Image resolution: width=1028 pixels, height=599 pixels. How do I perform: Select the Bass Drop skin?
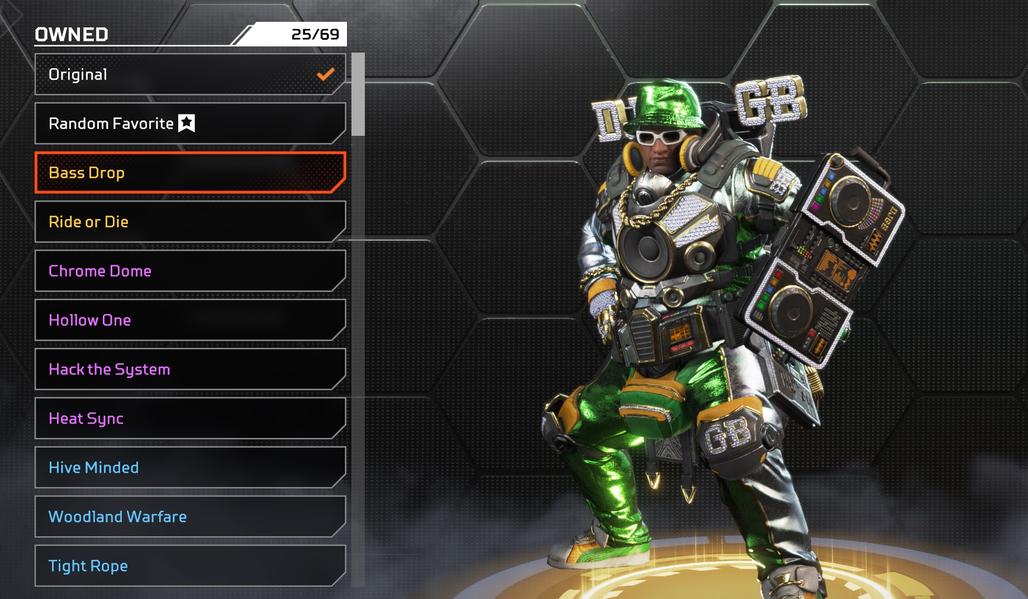(x=190, y=173)
